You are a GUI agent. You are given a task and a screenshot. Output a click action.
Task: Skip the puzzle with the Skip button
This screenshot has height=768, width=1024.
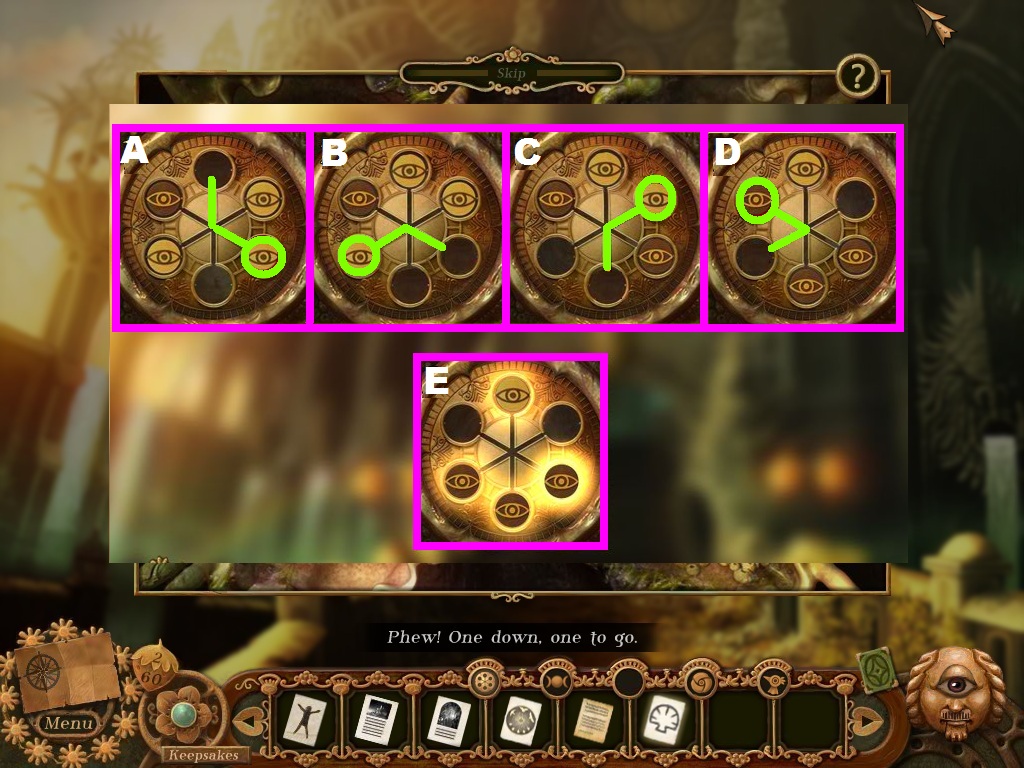tap(511, 73)
